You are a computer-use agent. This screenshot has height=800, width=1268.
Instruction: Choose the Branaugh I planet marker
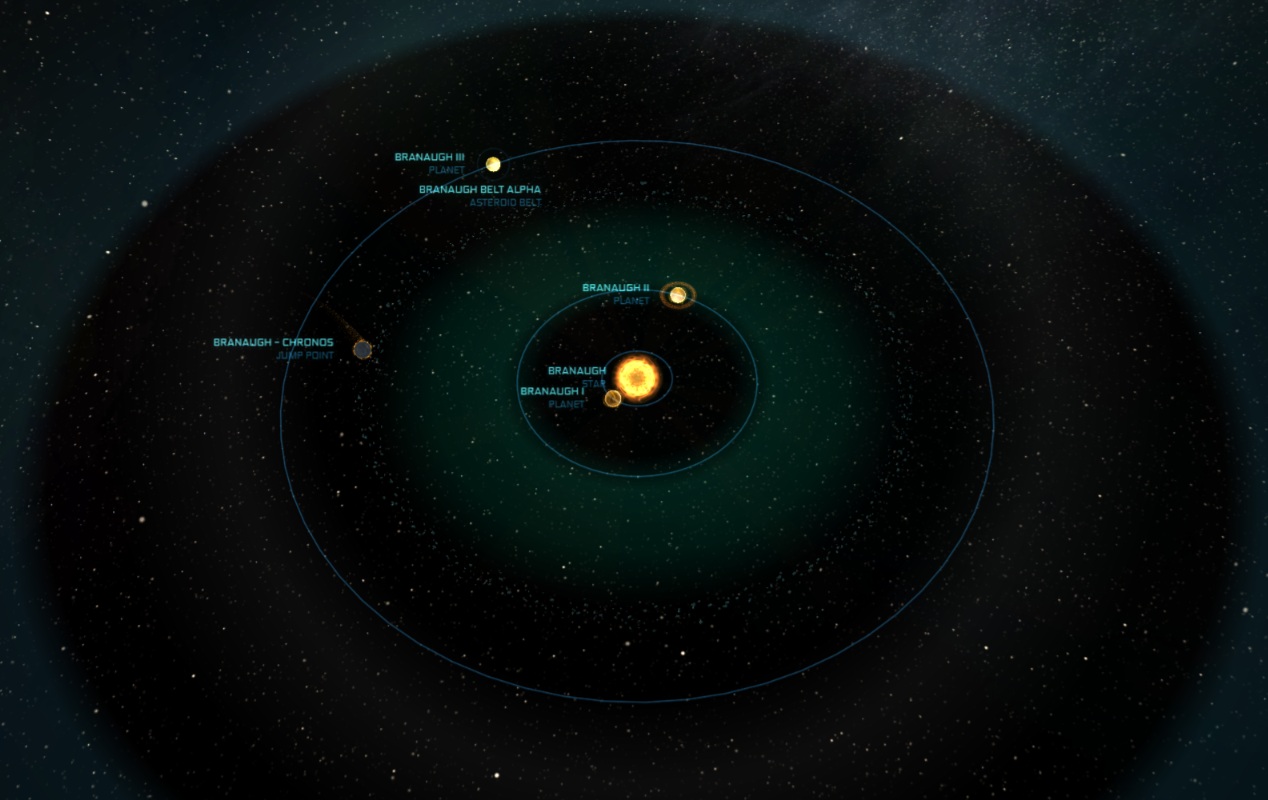[613, 399]
